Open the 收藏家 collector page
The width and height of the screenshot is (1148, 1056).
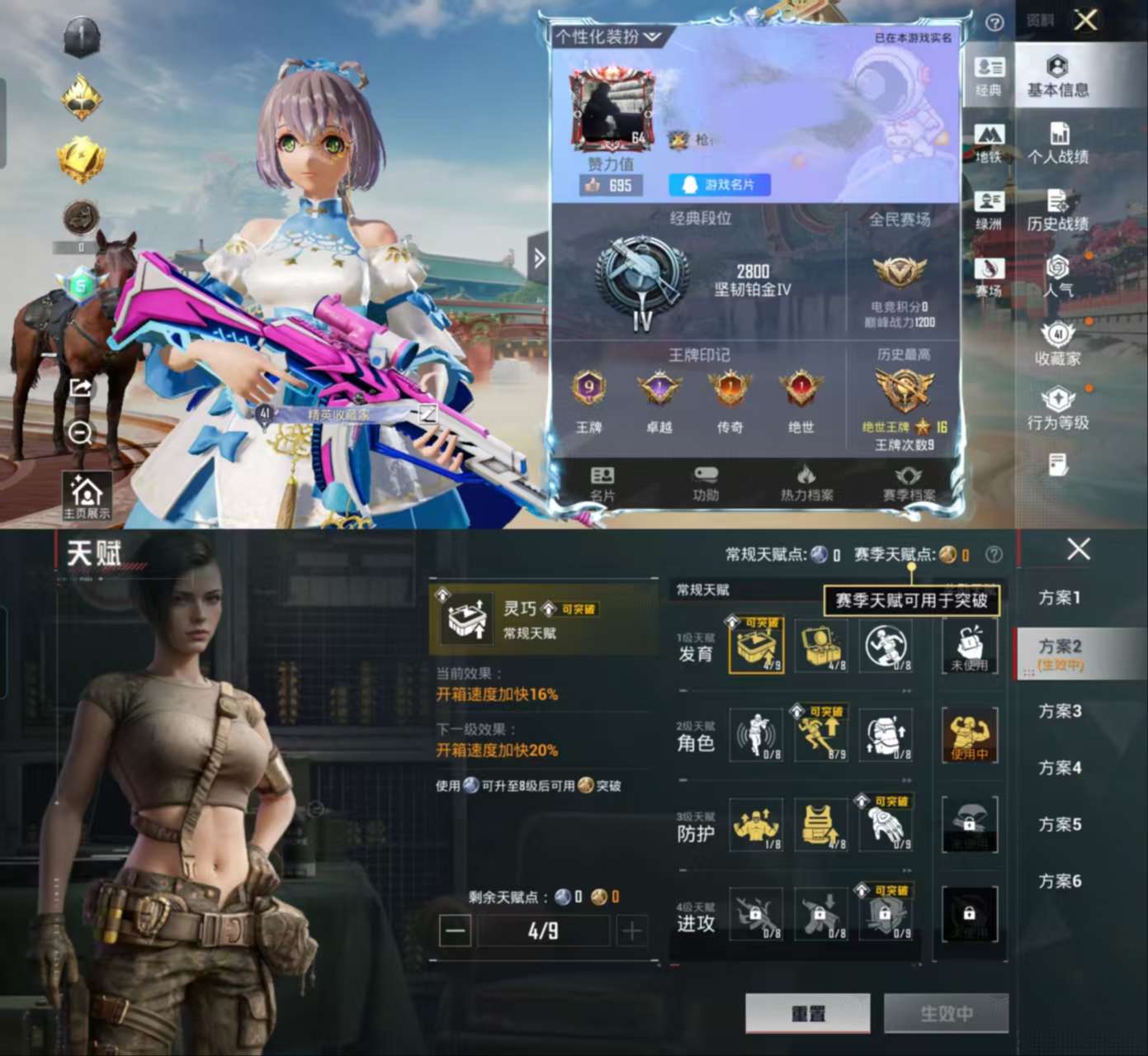tap(1057, 345)
